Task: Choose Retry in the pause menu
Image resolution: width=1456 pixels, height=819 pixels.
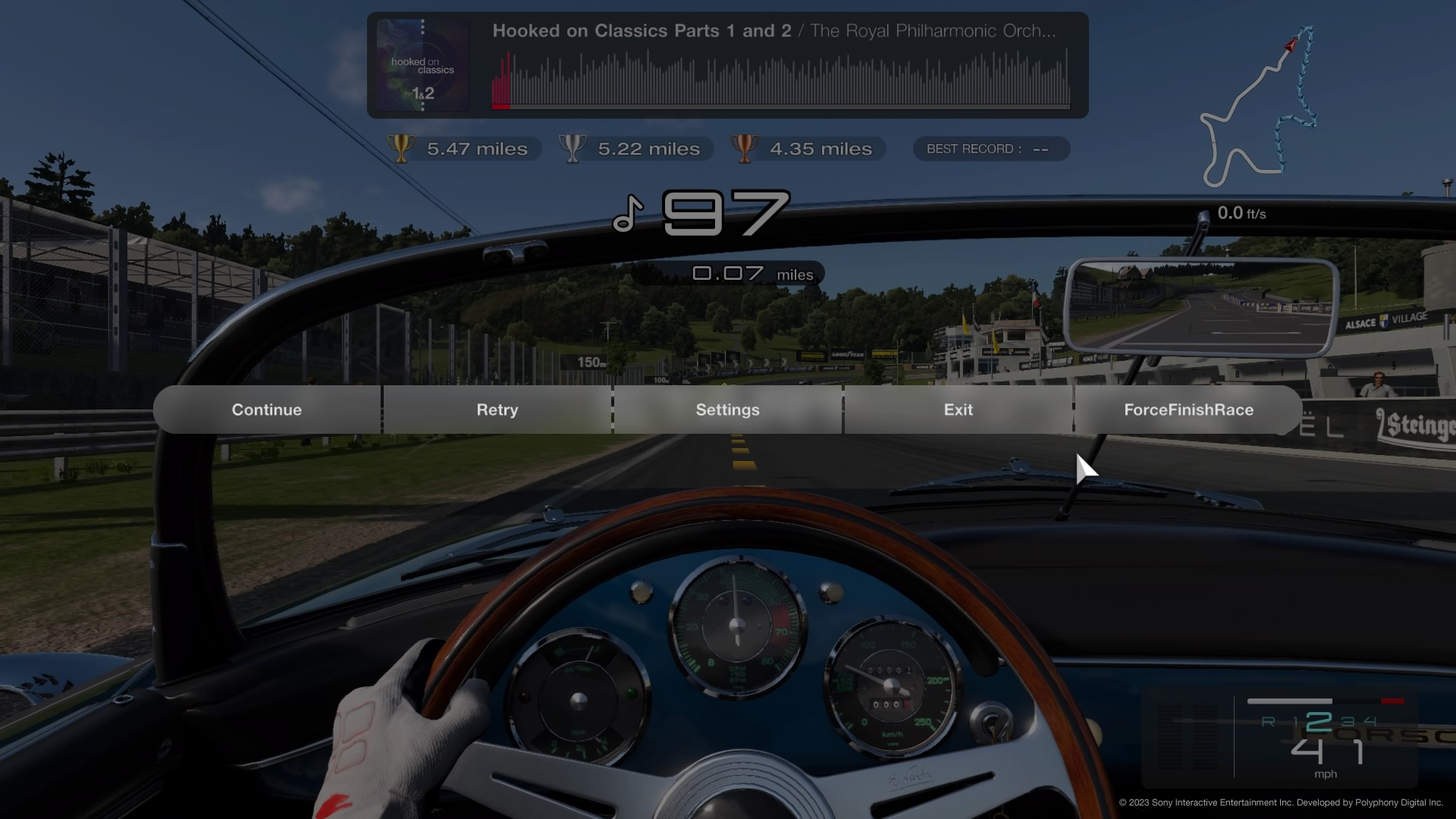Action: click(x=497, y=409)
